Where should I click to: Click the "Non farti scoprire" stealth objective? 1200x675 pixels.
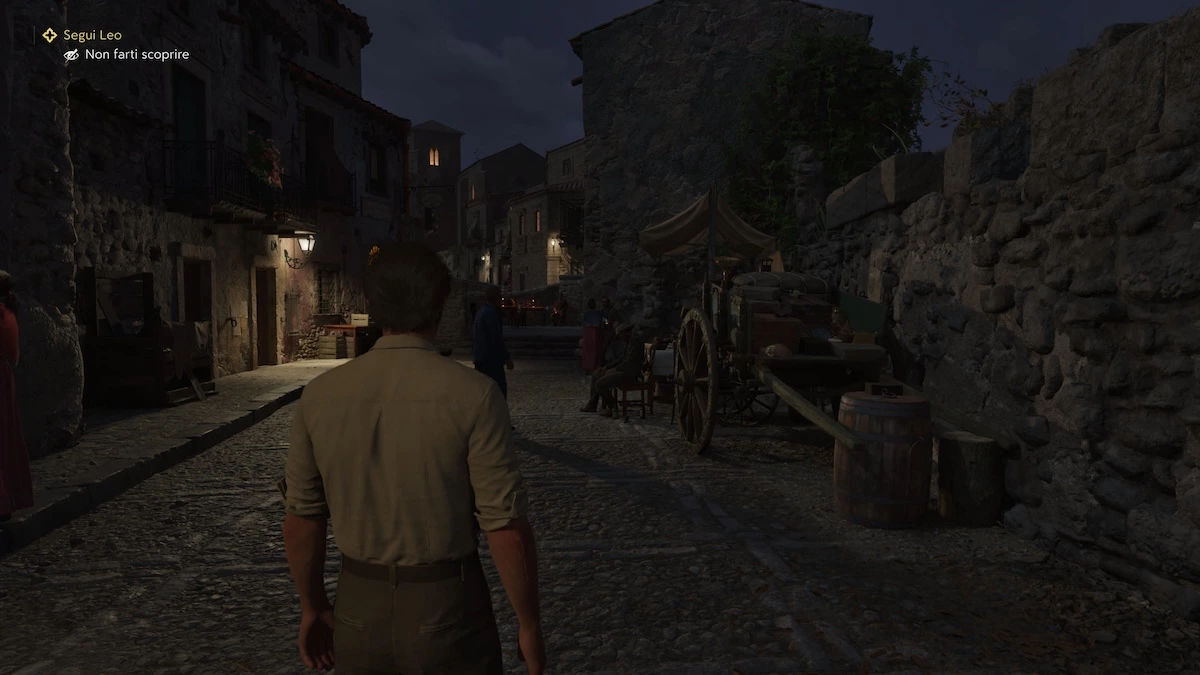pyautogui.click(x=136, y=55)
